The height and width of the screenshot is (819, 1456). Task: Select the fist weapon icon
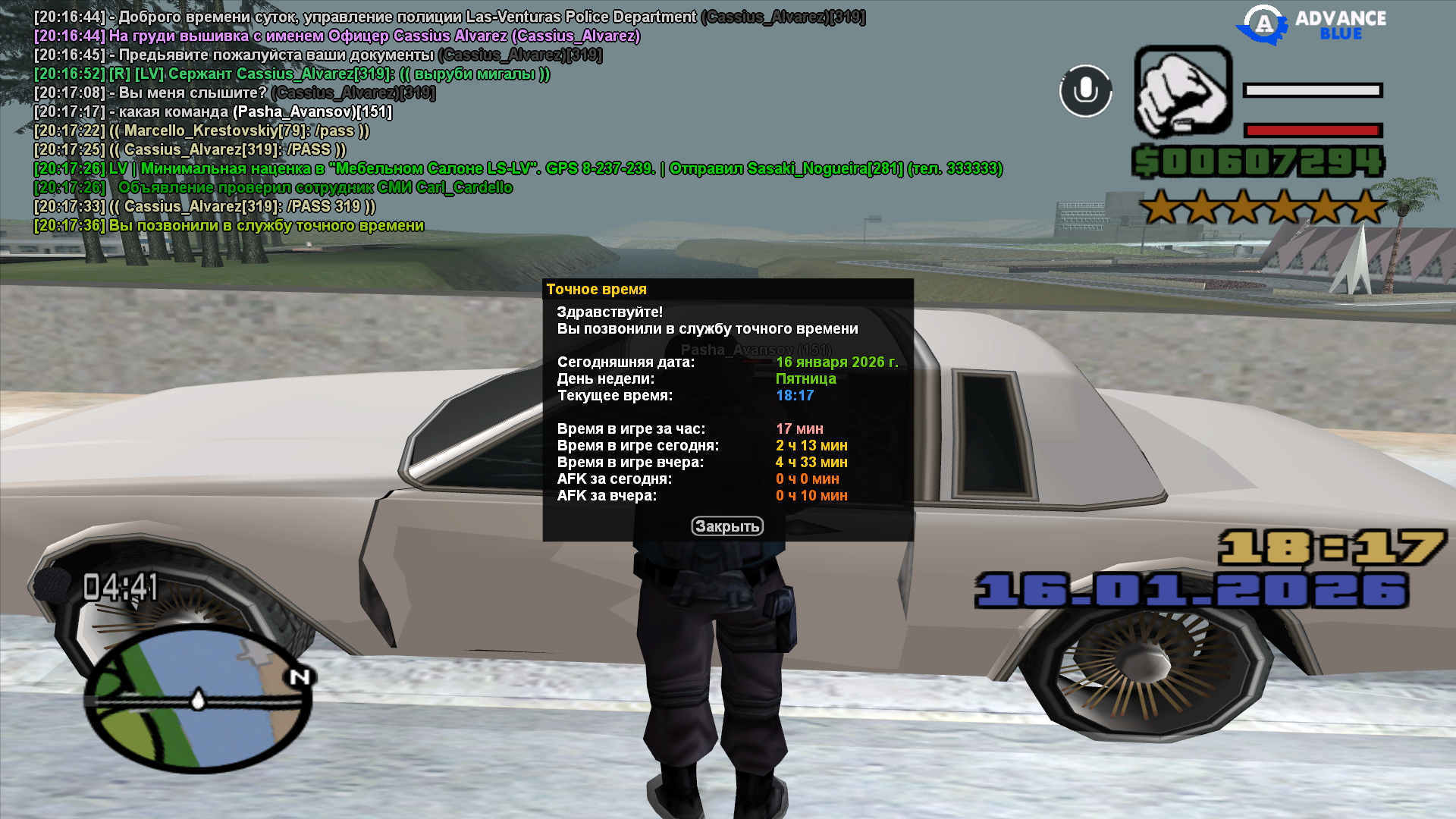pos(1182,91)
